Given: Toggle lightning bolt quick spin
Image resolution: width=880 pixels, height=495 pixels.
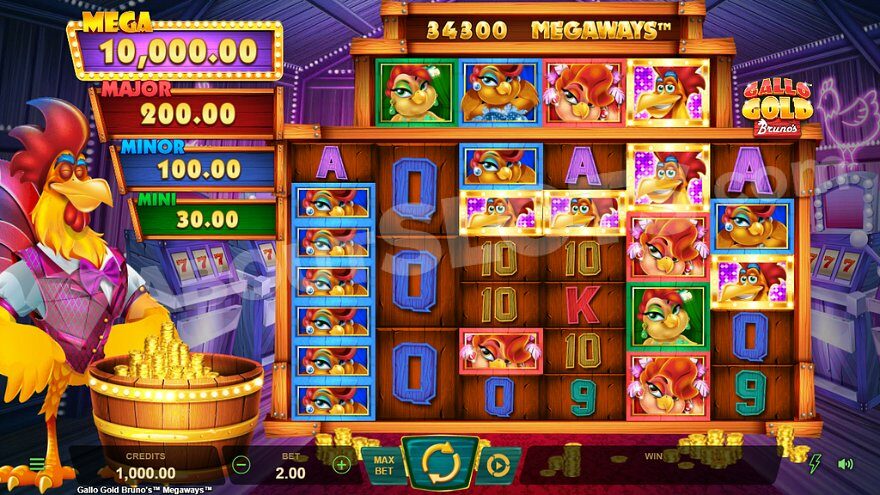Looking at the screenshot, I should [815, 464].
